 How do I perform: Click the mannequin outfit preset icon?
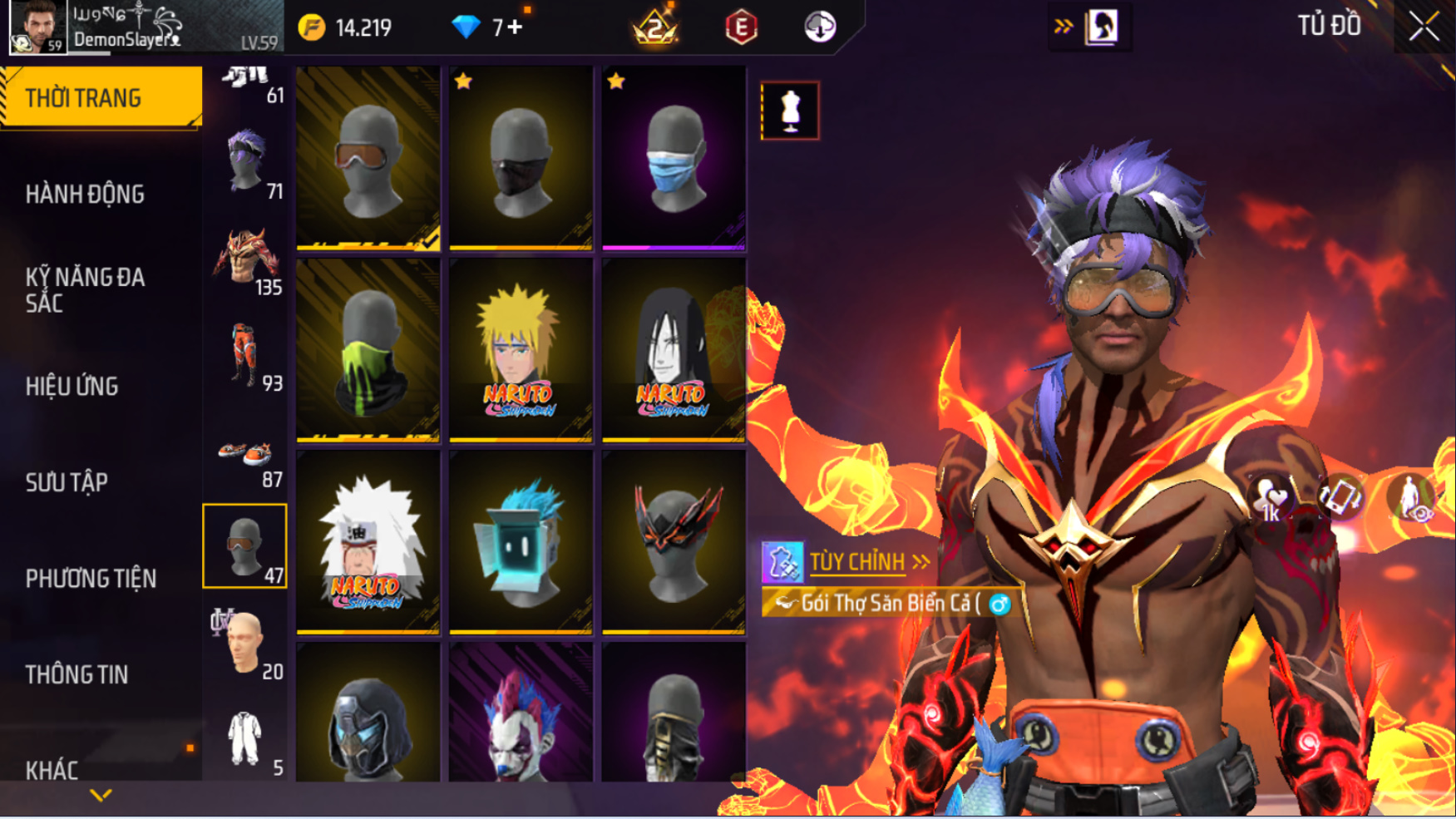tap(789, 111)
